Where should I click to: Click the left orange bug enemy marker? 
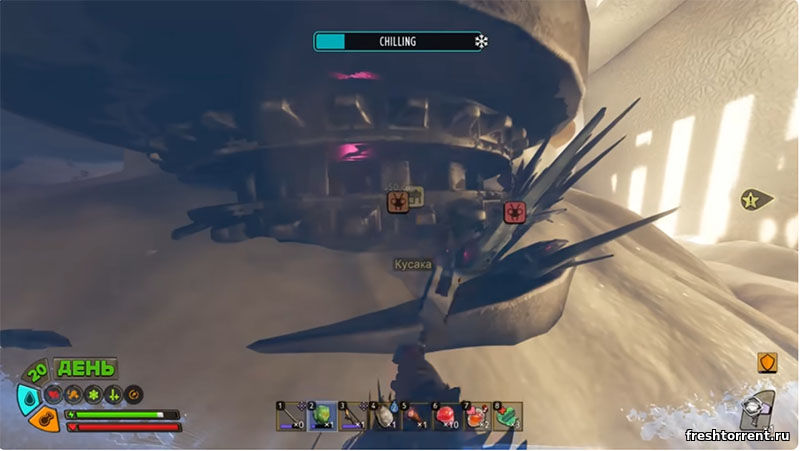point(398,203)
